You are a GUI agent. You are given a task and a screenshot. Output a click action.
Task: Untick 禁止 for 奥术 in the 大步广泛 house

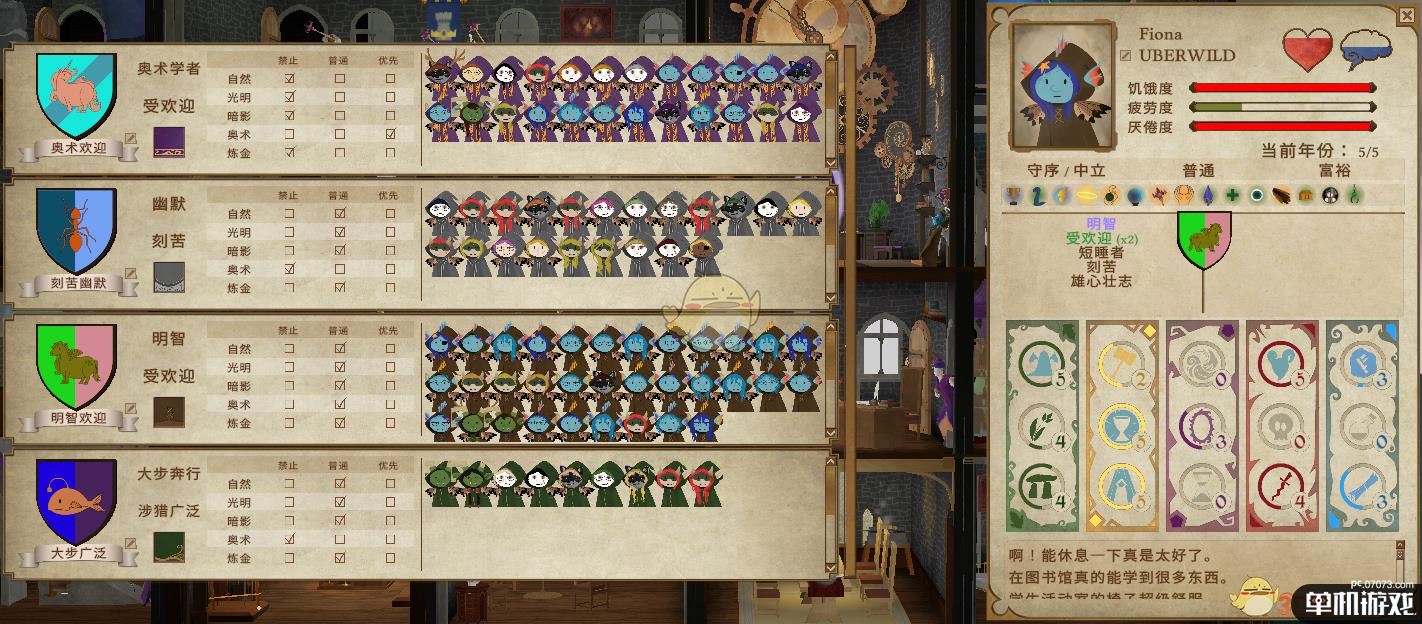pyautogui.click(x=290, y=539)
